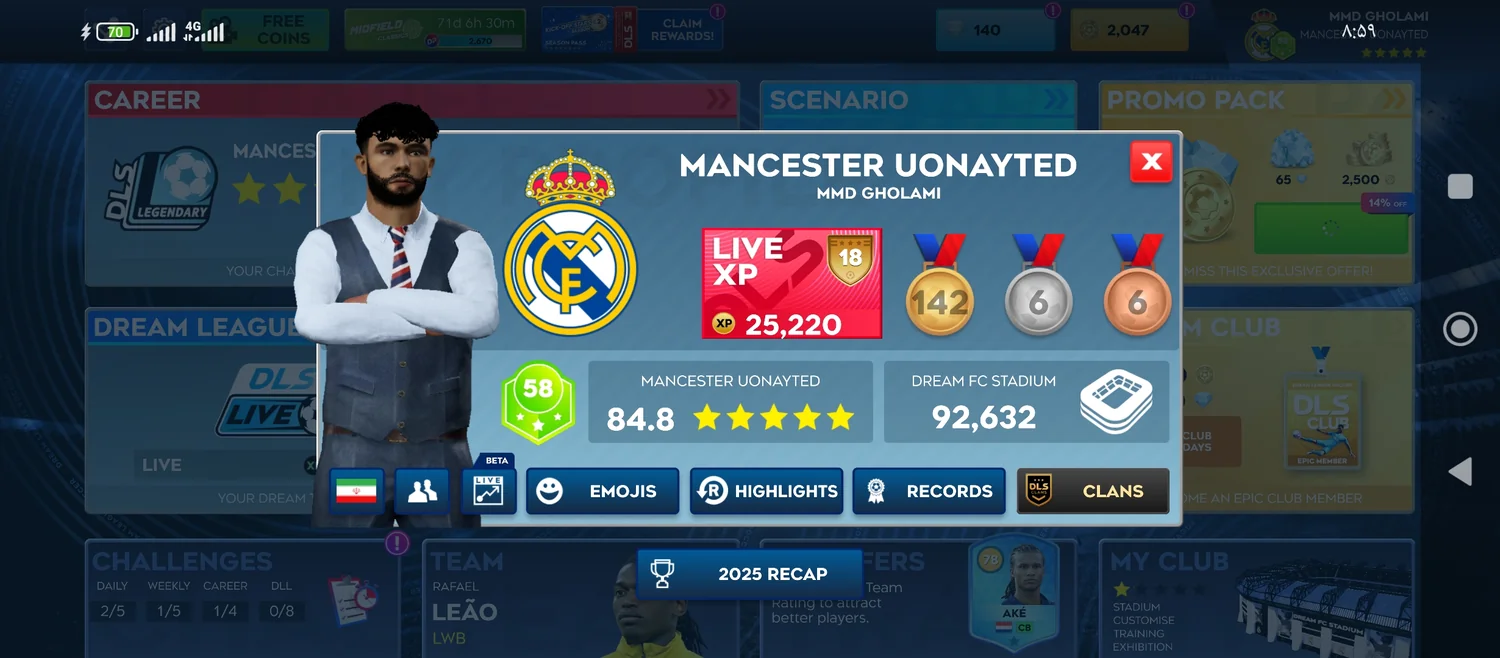Tap the Live XP card
Image resolution: width=1500 pixels, height=658 pixels.
(x=792, y=284)
